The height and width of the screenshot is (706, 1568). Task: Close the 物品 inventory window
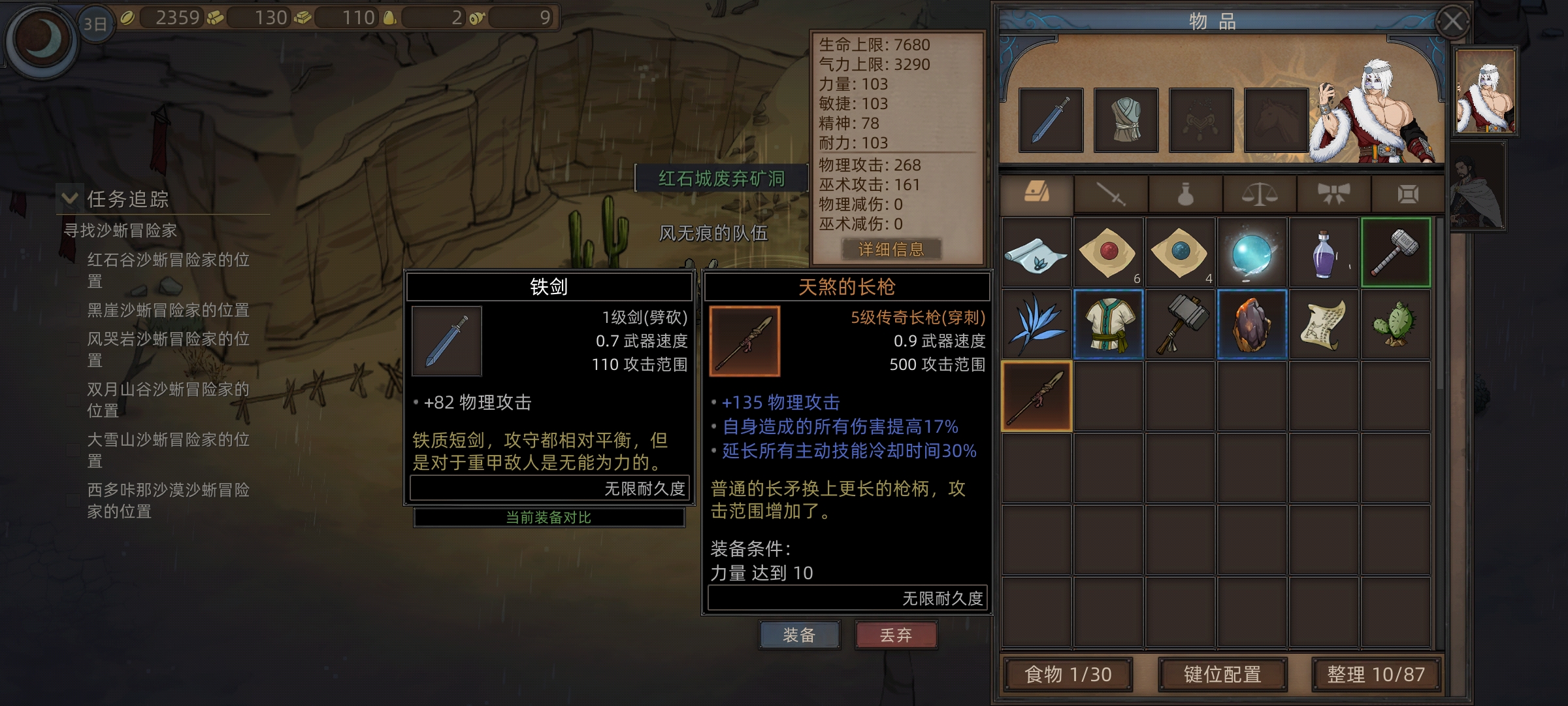coord(1452,22)
